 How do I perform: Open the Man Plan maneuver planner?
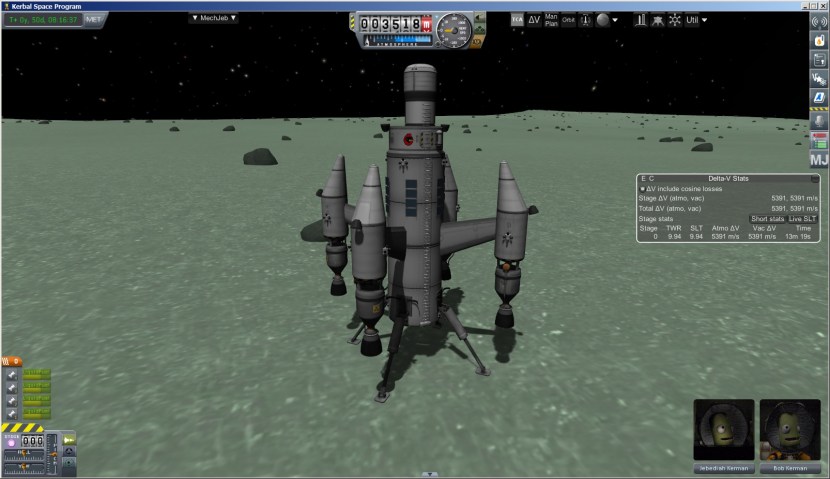click(551, 19)
